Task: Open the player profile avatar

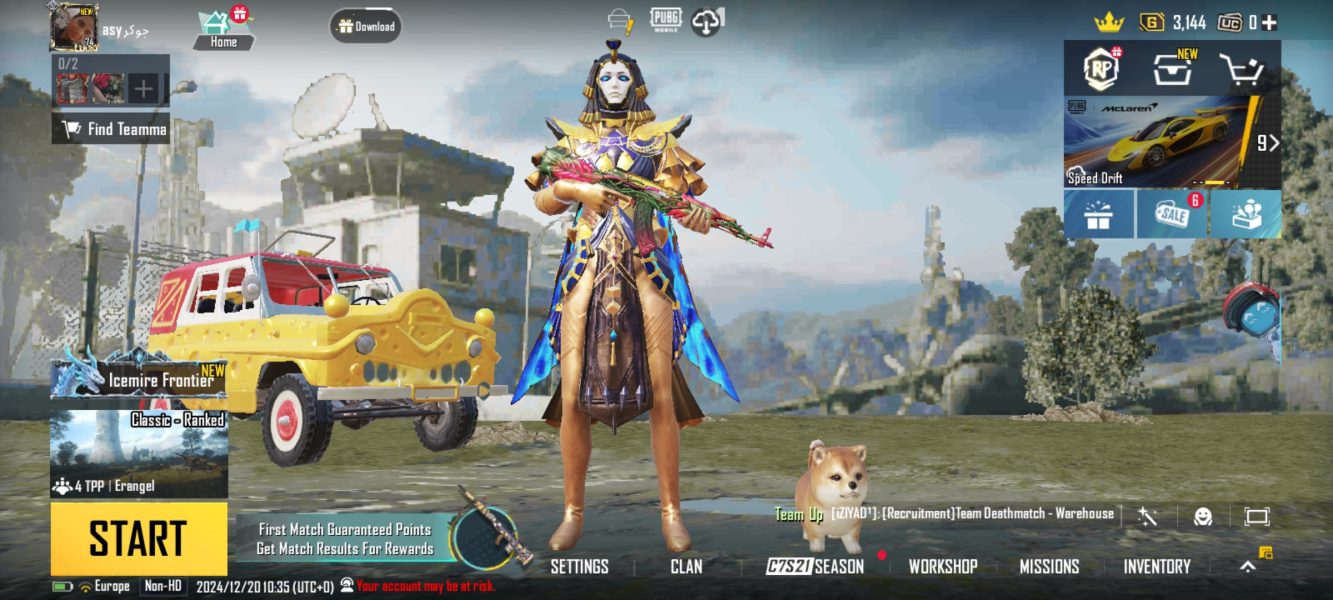Action: point(75,27)
